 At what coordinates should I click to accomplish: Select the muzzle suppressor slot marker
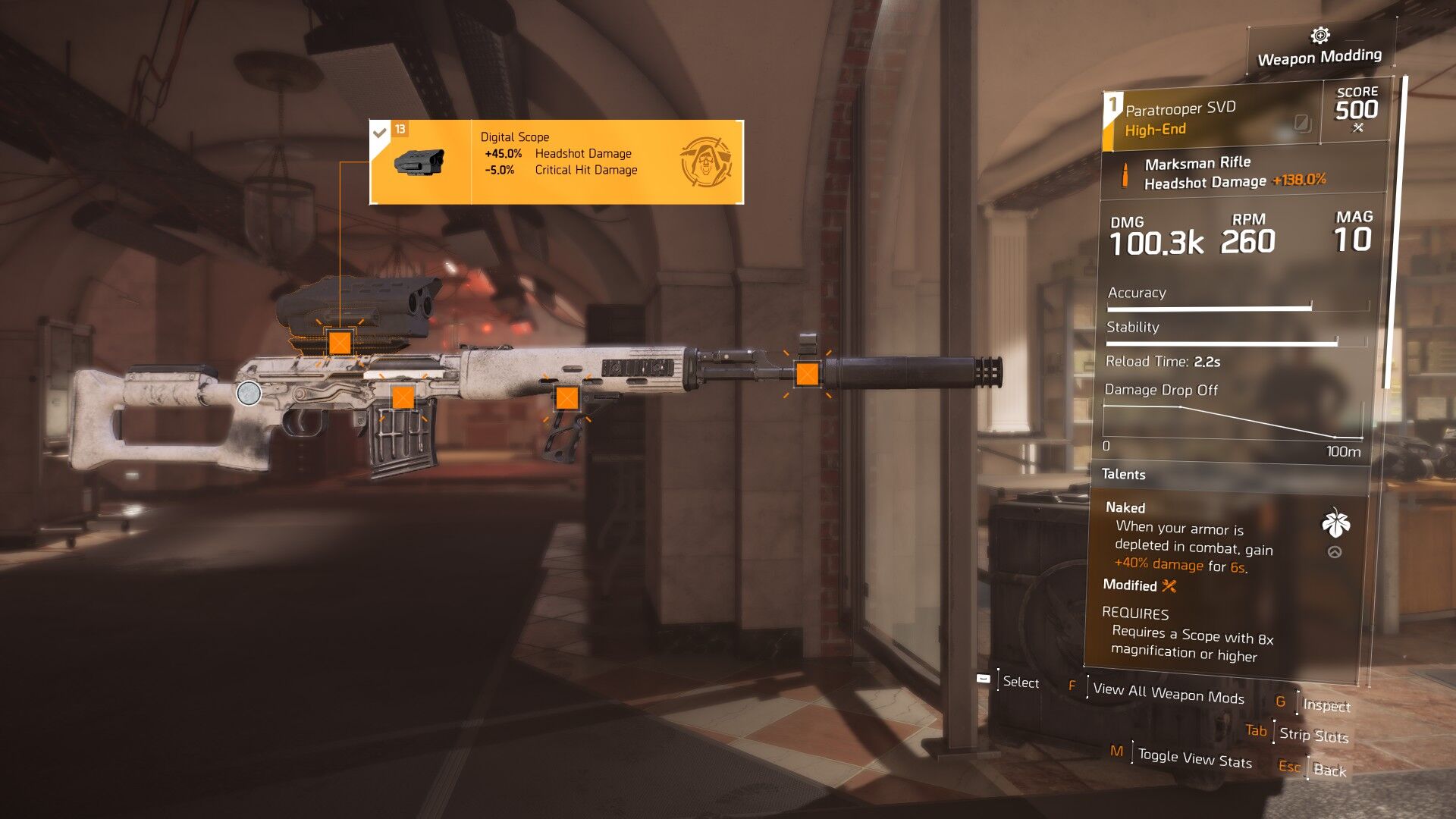coord(807,374)
